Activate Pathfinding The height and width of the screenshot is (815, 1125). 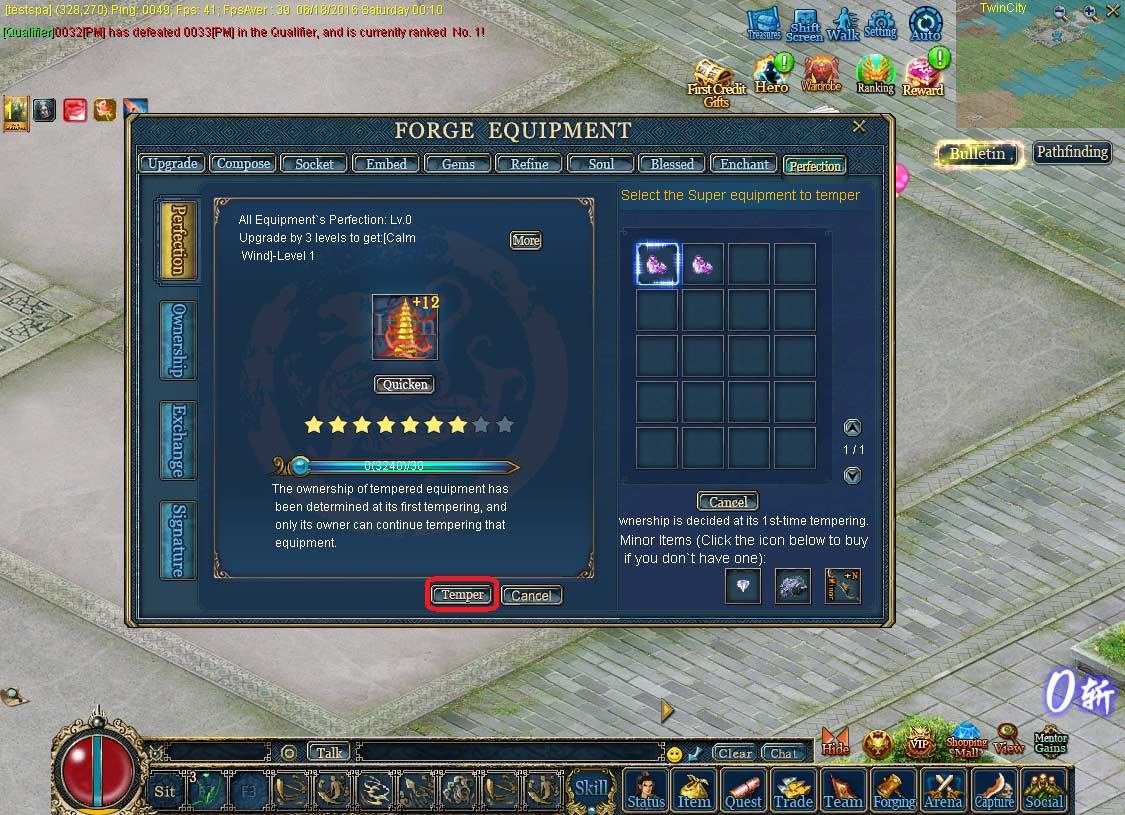tap(1072, 153)
